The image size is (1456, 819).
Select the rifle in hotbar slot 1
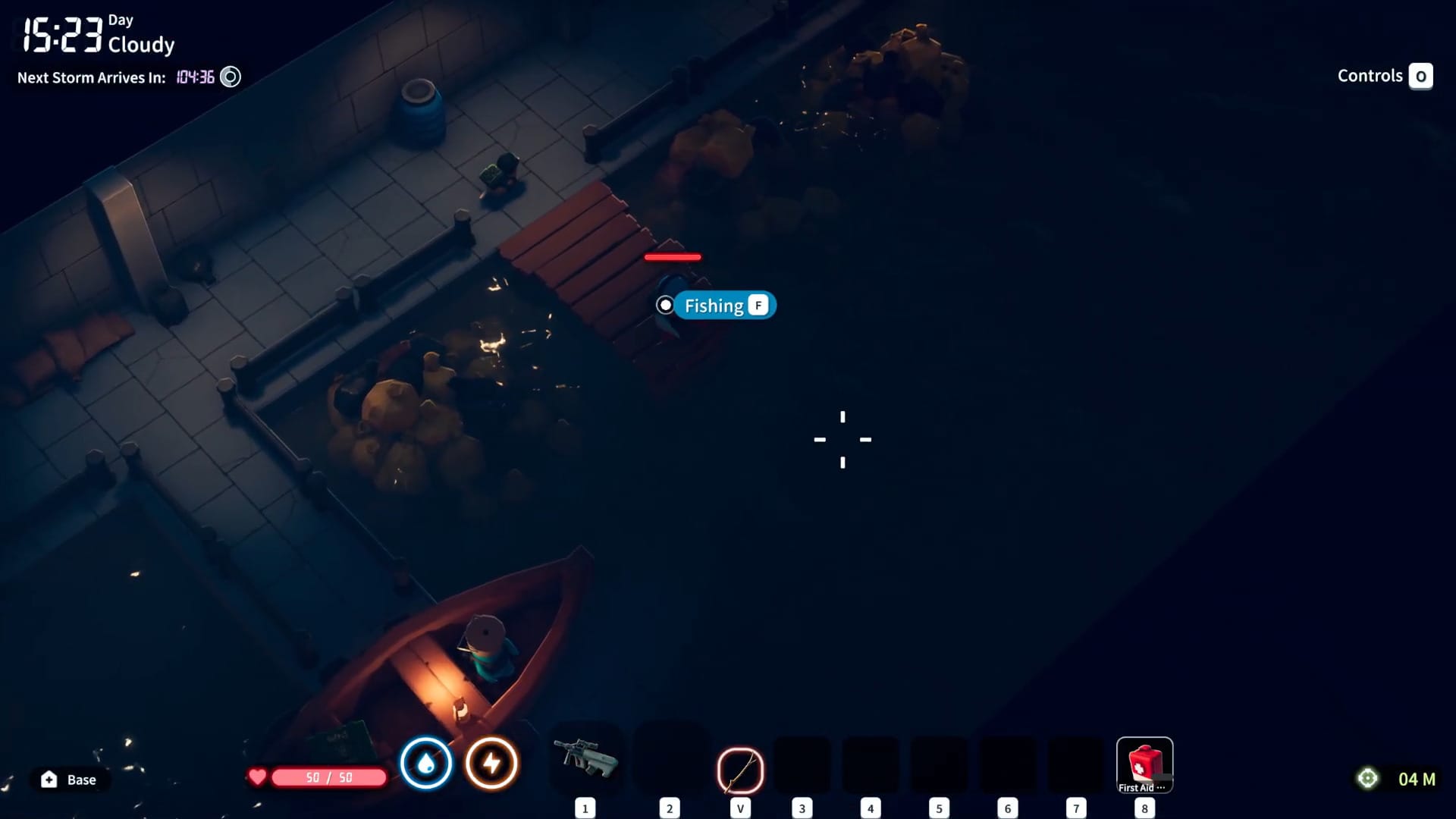[x=585, y=764]
